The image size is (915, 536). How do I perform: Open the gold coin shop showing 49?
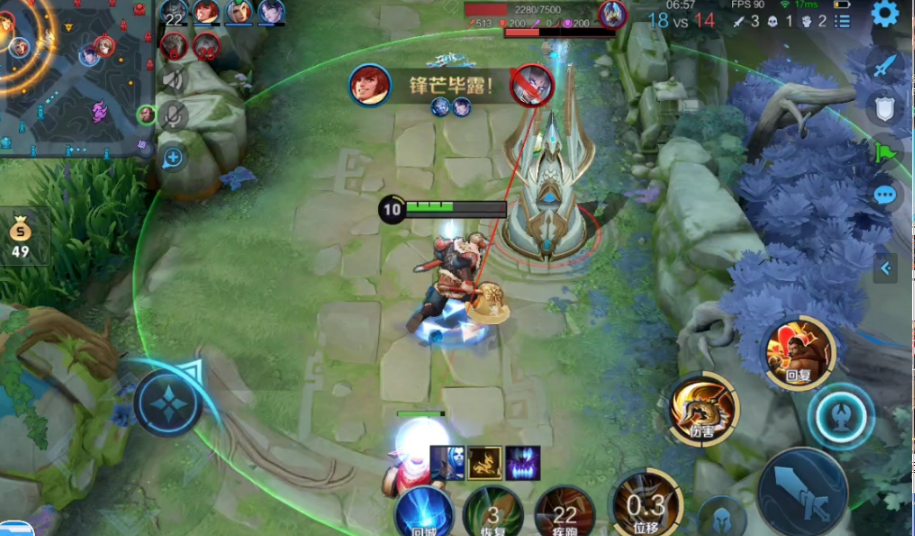[x=21, y=238]
